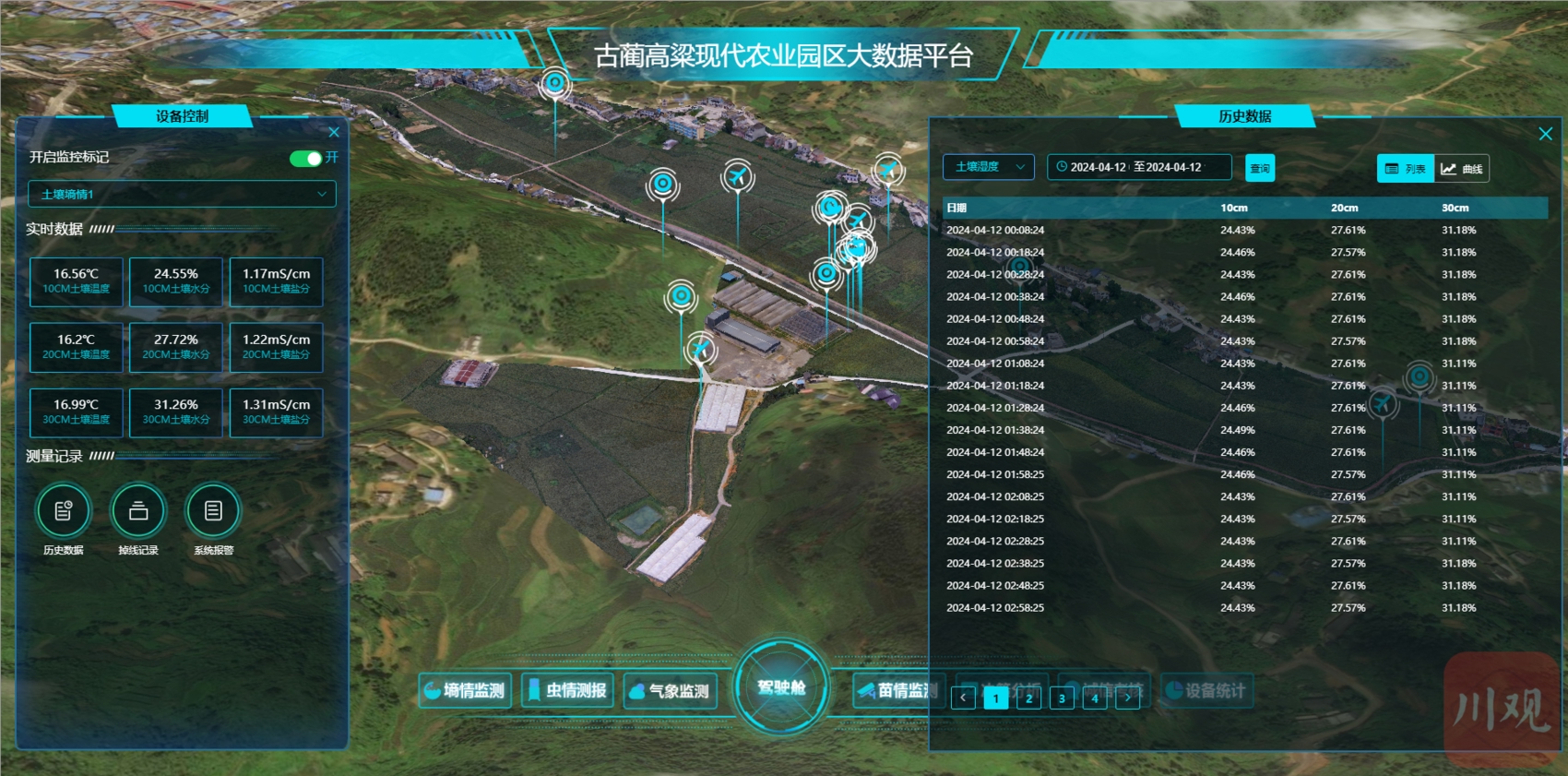The image size is (1568, 776).
Task: Go to page 2 of results
Action: (1028, 698)
